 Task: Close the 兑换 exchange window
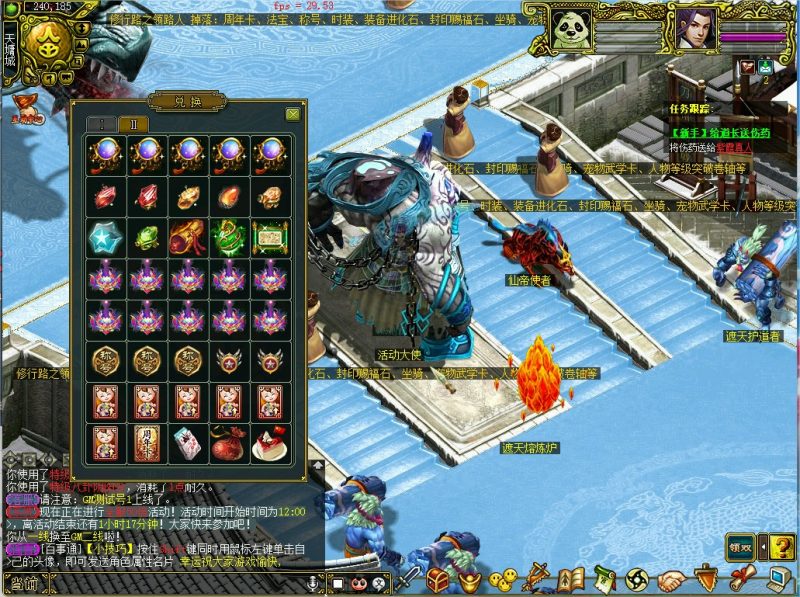point(292,113)
